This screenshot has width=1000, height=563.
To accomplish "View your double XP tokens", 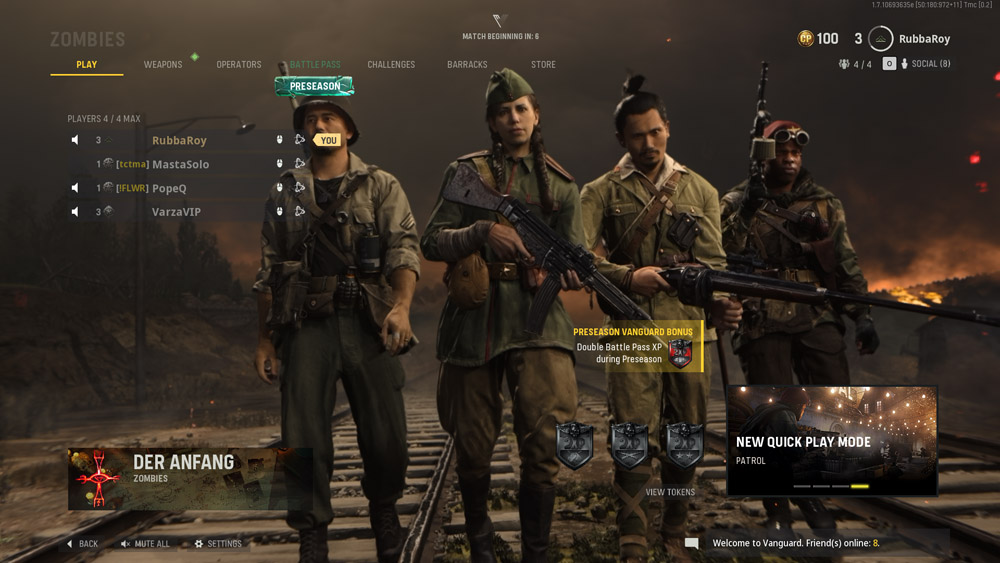I will 670,492.
